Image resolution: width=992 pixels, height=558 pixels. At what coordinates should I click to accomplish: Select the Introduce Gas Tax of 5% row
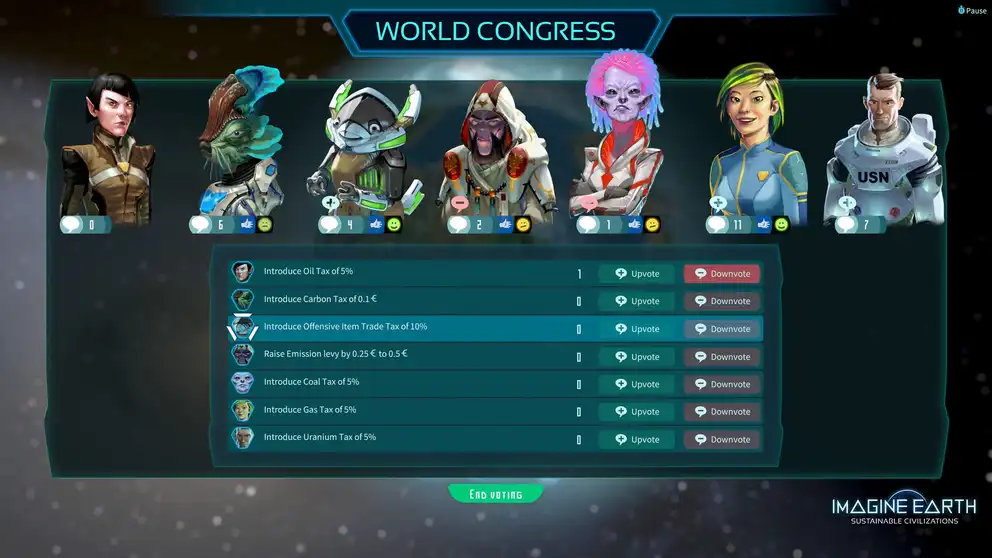(400, 411)
